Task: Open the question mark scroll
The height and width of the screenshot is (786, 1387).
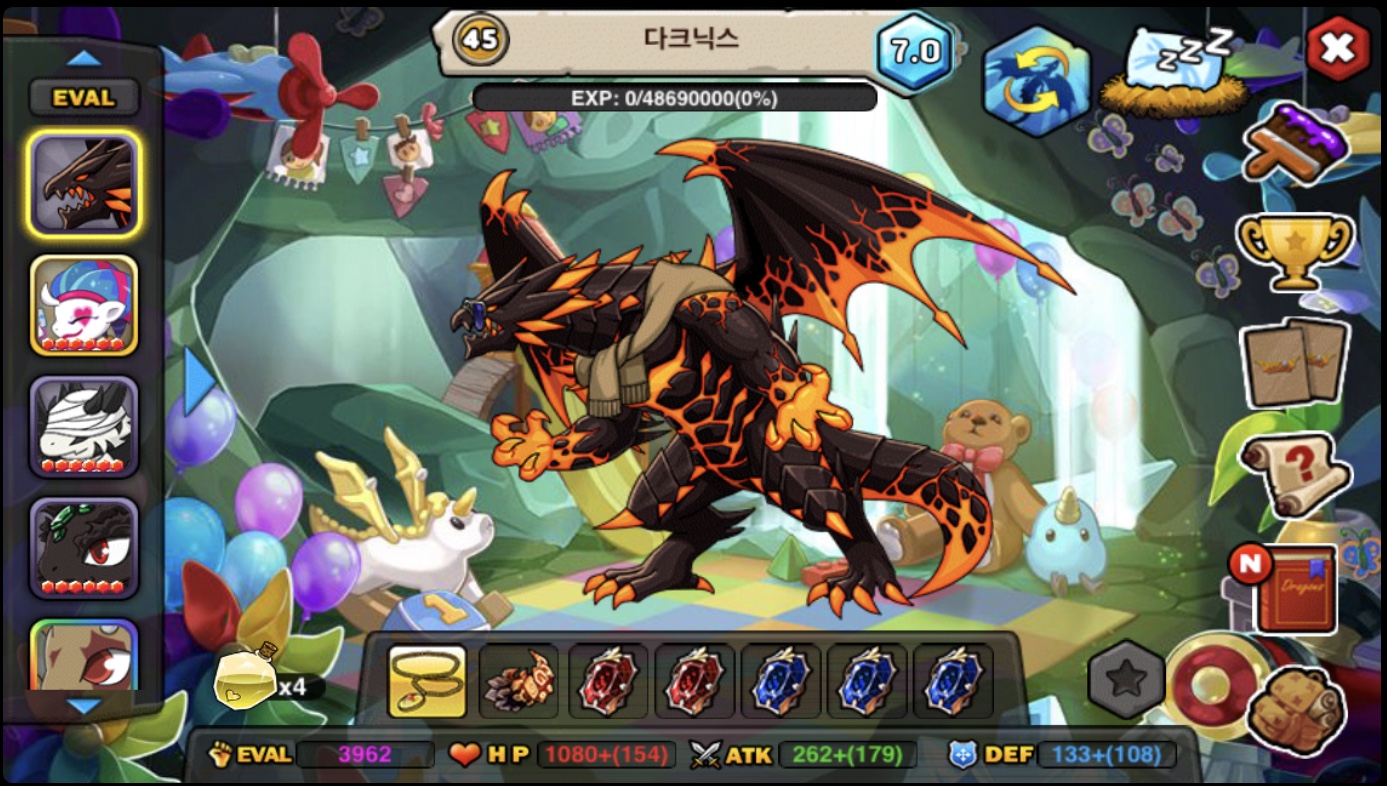Action: (x=1296, y=472)
